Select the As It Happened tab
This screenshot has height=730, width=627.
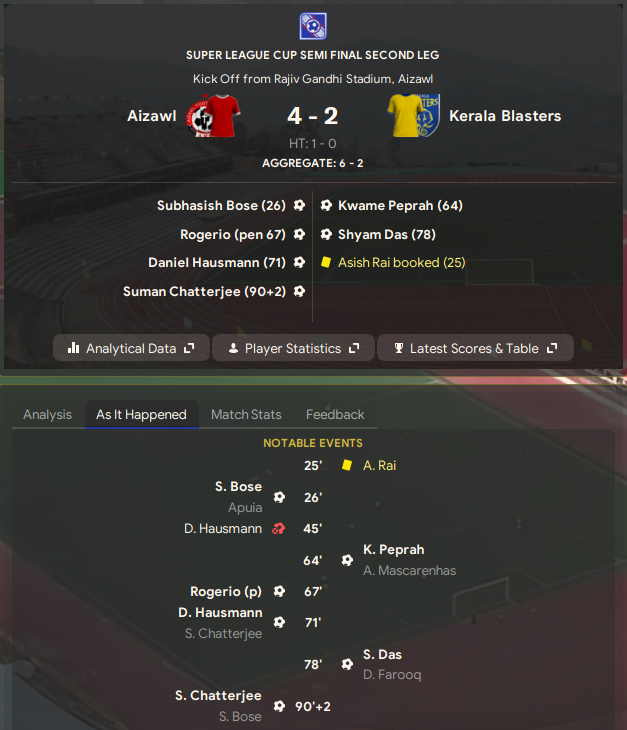pos(141,414)
